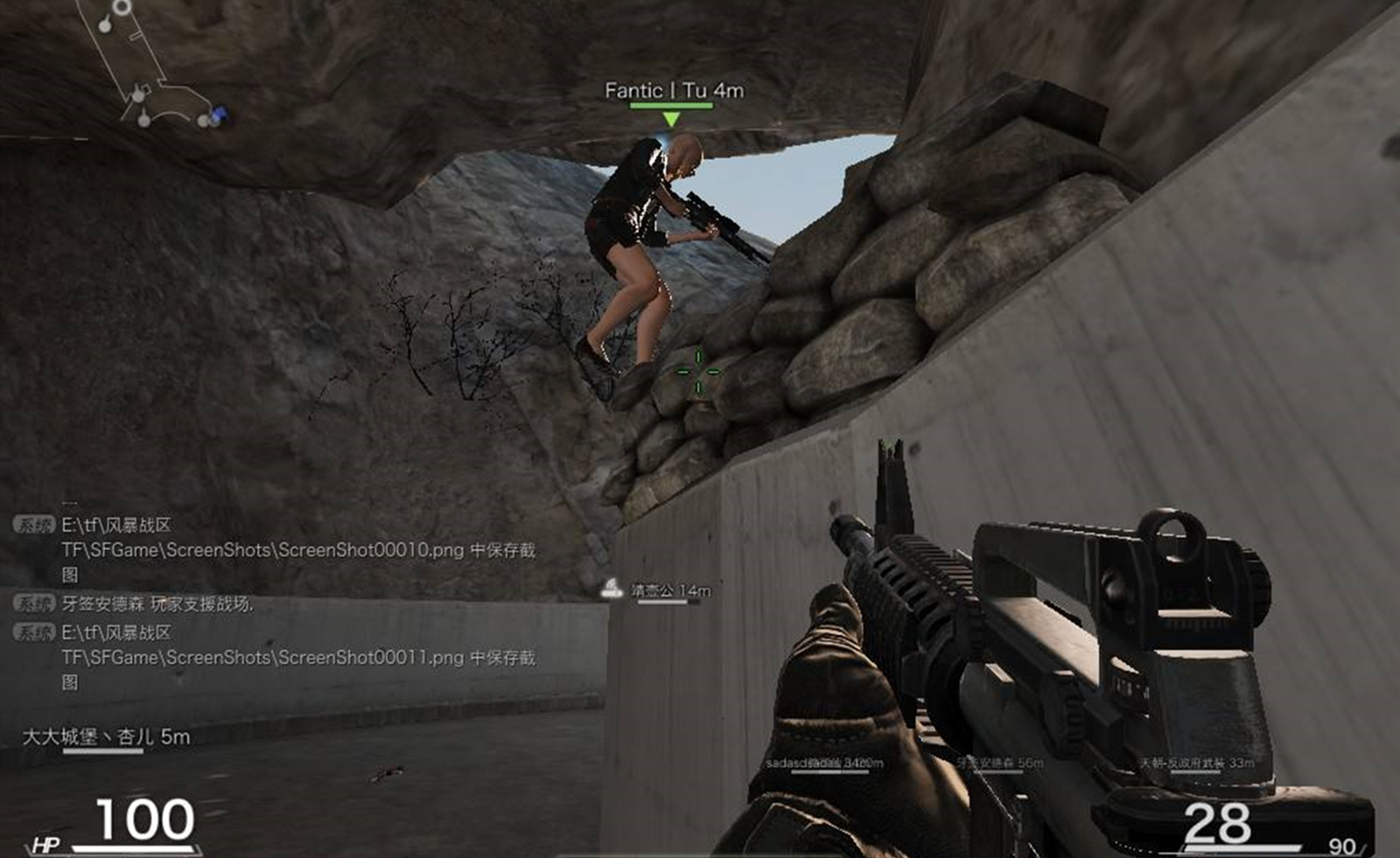Viewport: 1400px width, 858px height.
Task: Select the 大大城堡丶杏儿 teammate marker
Action: (x=106, y=737)
